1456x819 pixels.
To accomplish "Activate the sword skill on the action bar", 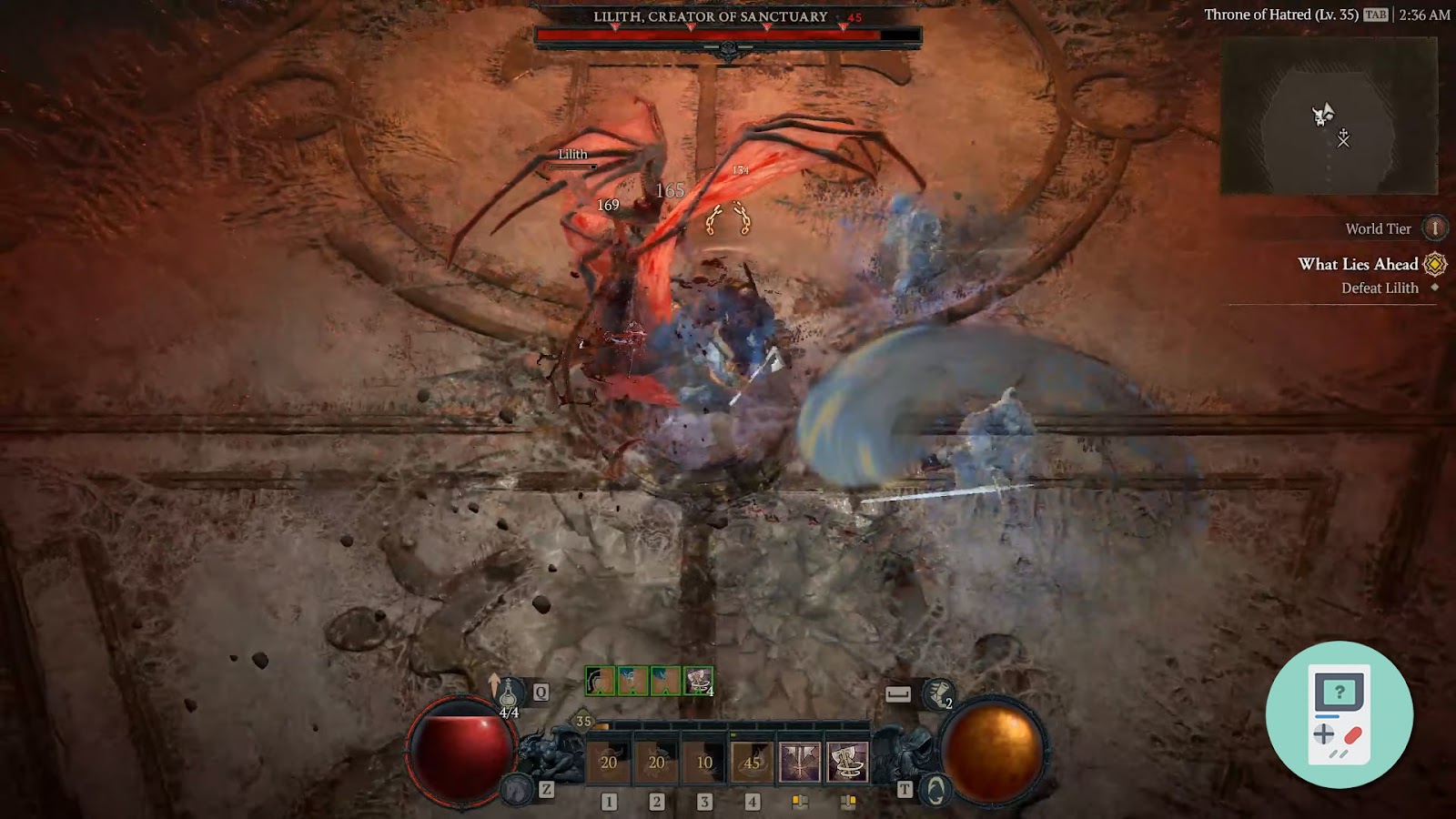I will (x=801, y=760).
